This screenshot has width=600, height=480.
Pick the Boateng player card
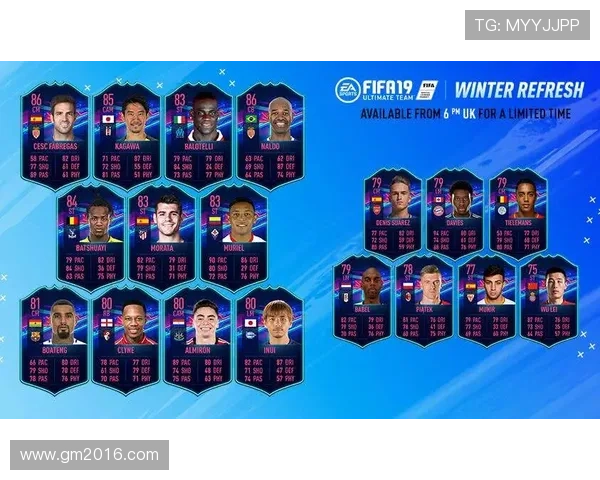click(55, 338)
